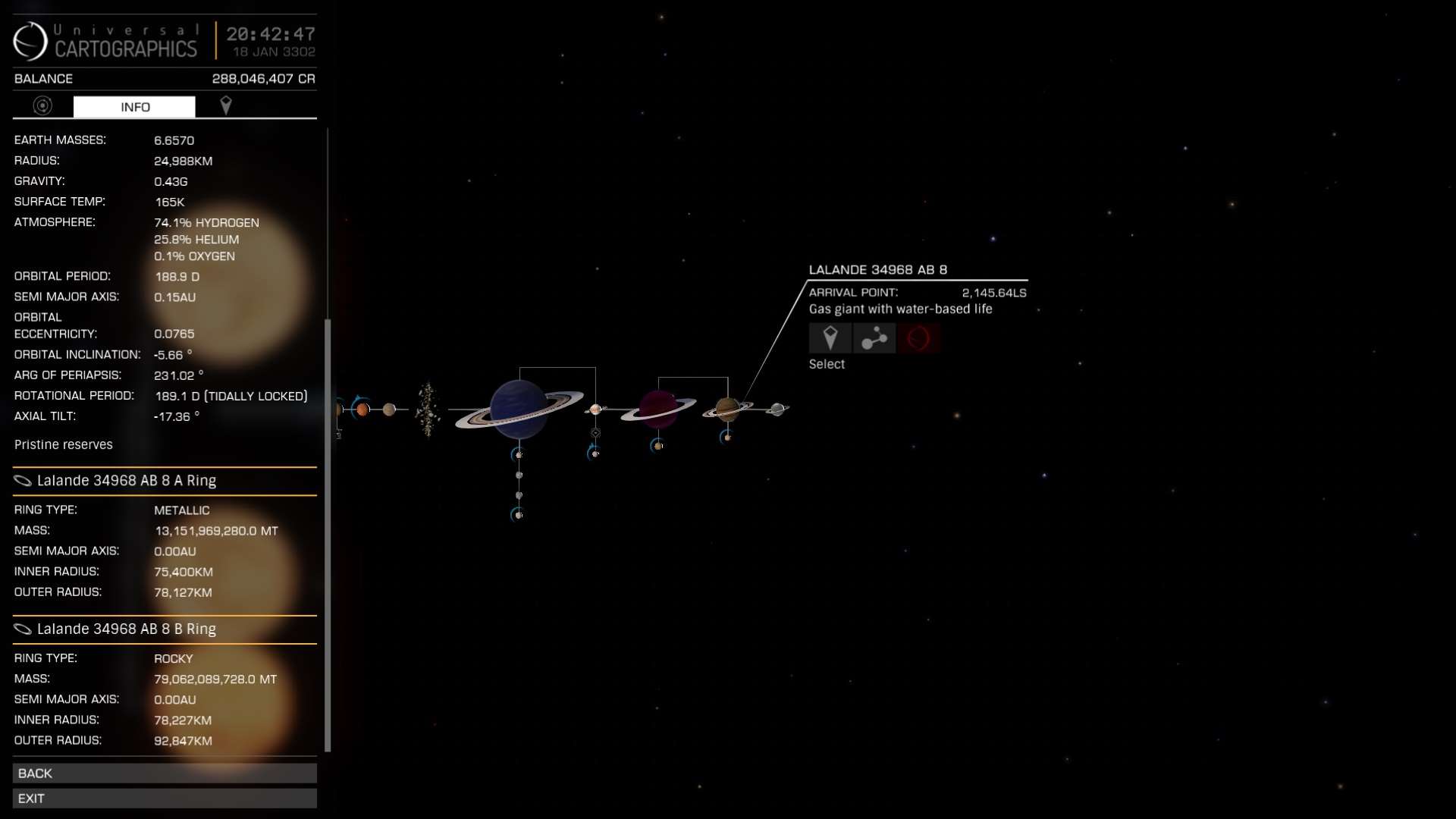Open the concentric-circles system overview tab

[x=42, y=106]
